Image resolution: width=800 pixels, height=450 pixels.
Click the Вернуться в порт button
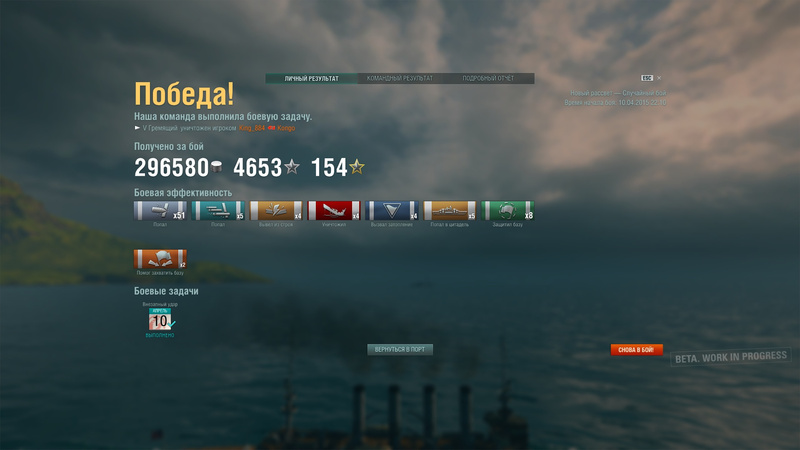click(400, 349)
